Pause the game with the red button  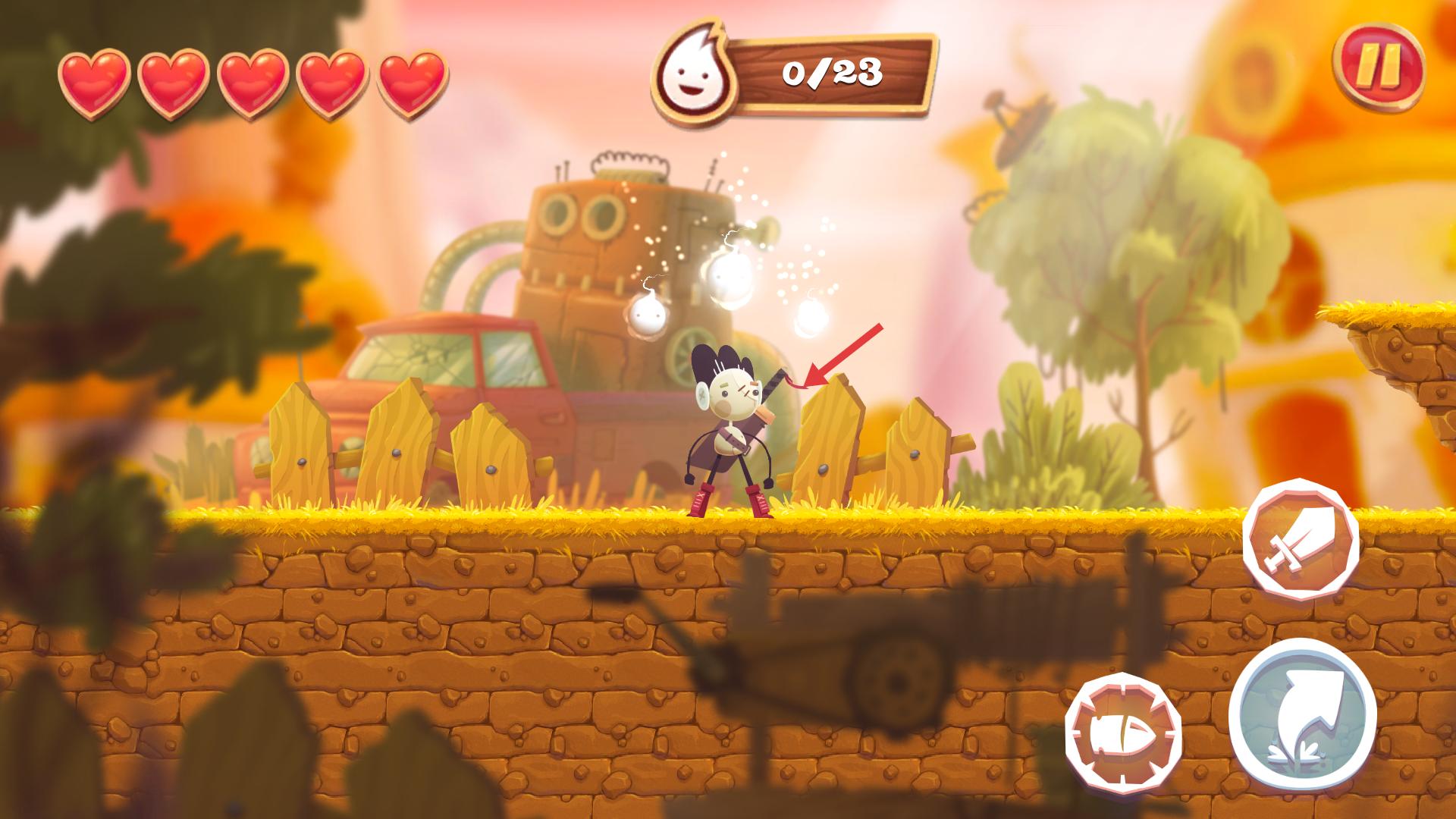[1377, 69]
